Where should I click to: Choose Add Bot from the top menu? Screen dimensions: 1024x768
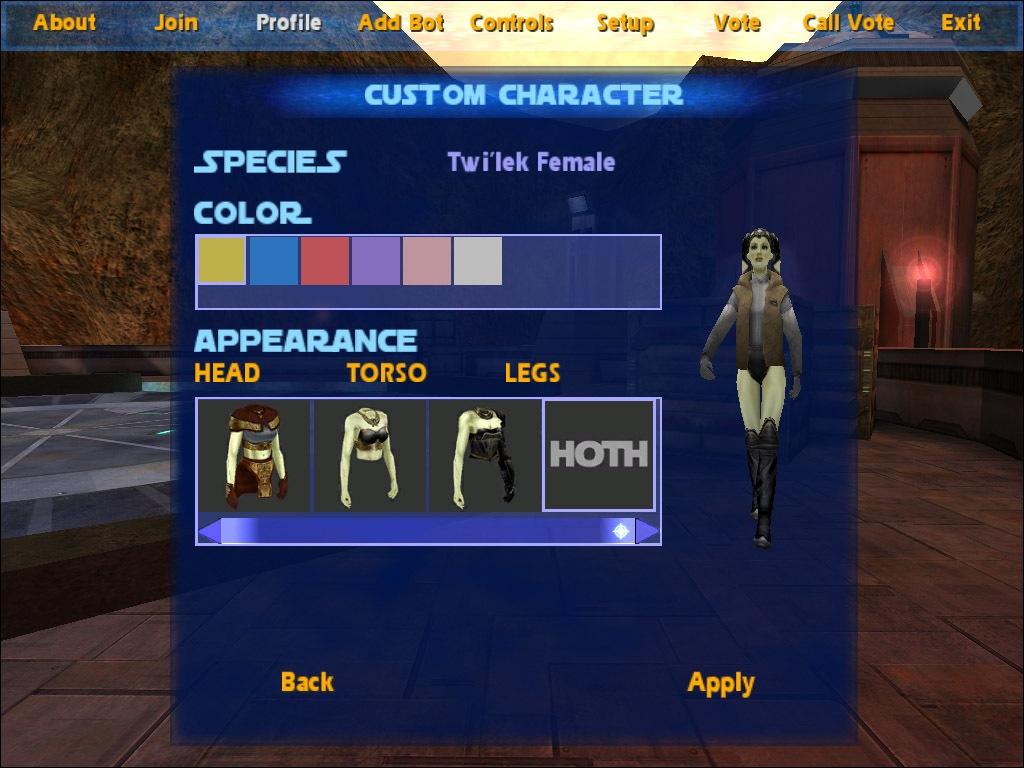point(400,22)
